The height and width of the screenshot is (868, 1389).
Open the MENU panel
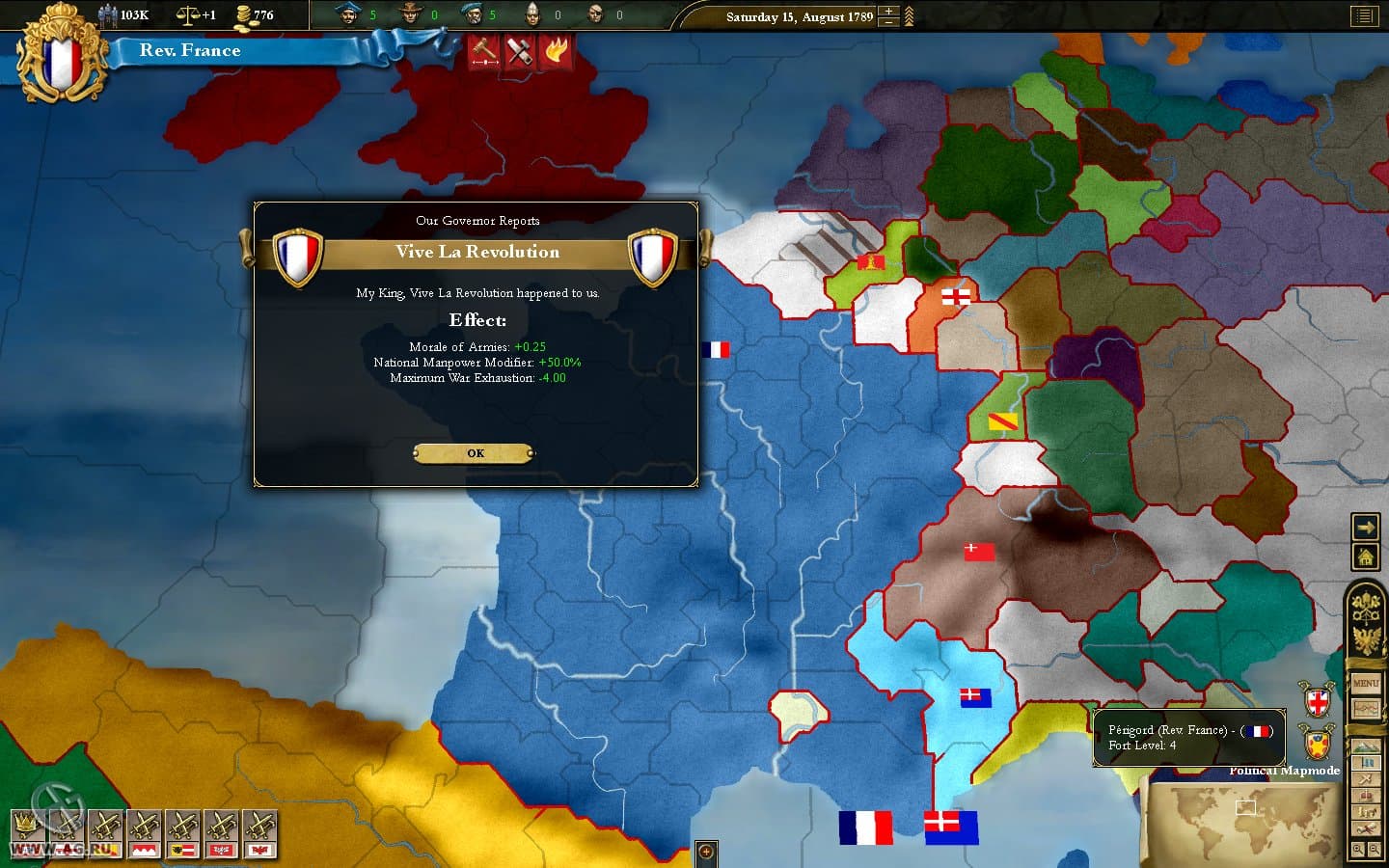coord(1366,682)
